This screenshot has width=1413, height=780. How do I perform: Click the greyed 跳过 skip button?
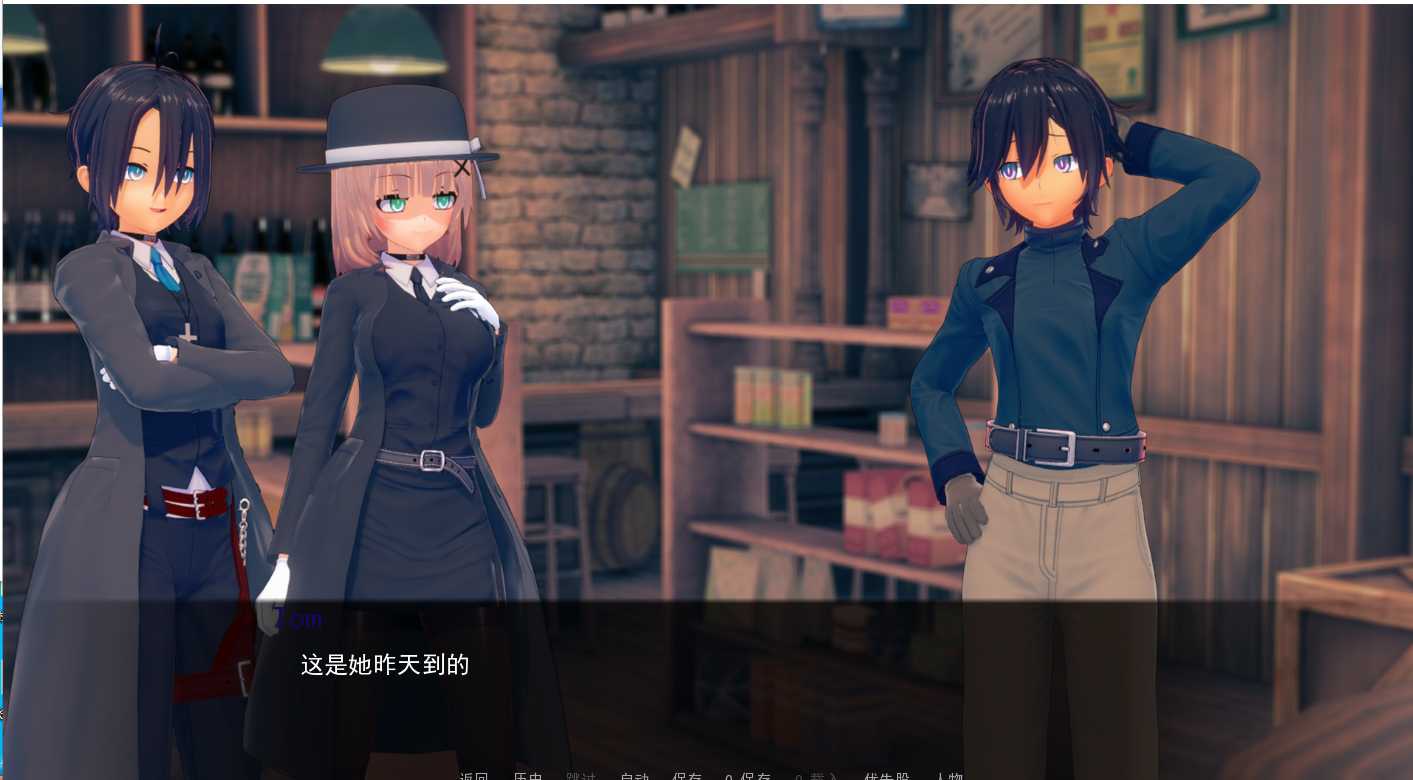[x=581, y=776]
